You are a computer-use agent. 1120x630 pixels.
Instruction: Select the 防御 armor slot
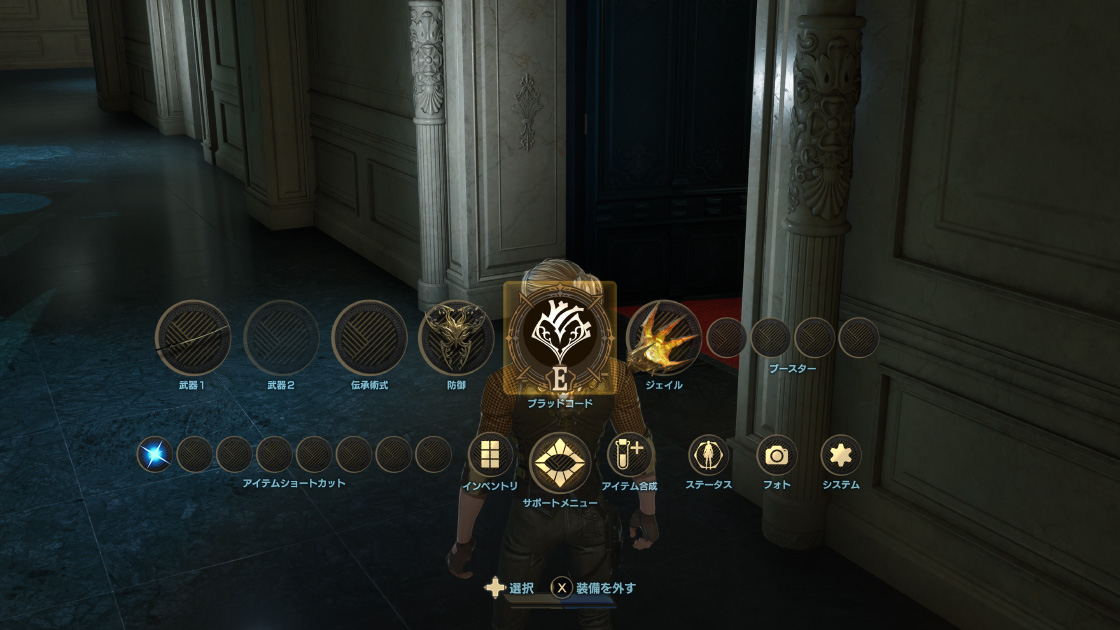pyautogui.click(x=456, y=338)
